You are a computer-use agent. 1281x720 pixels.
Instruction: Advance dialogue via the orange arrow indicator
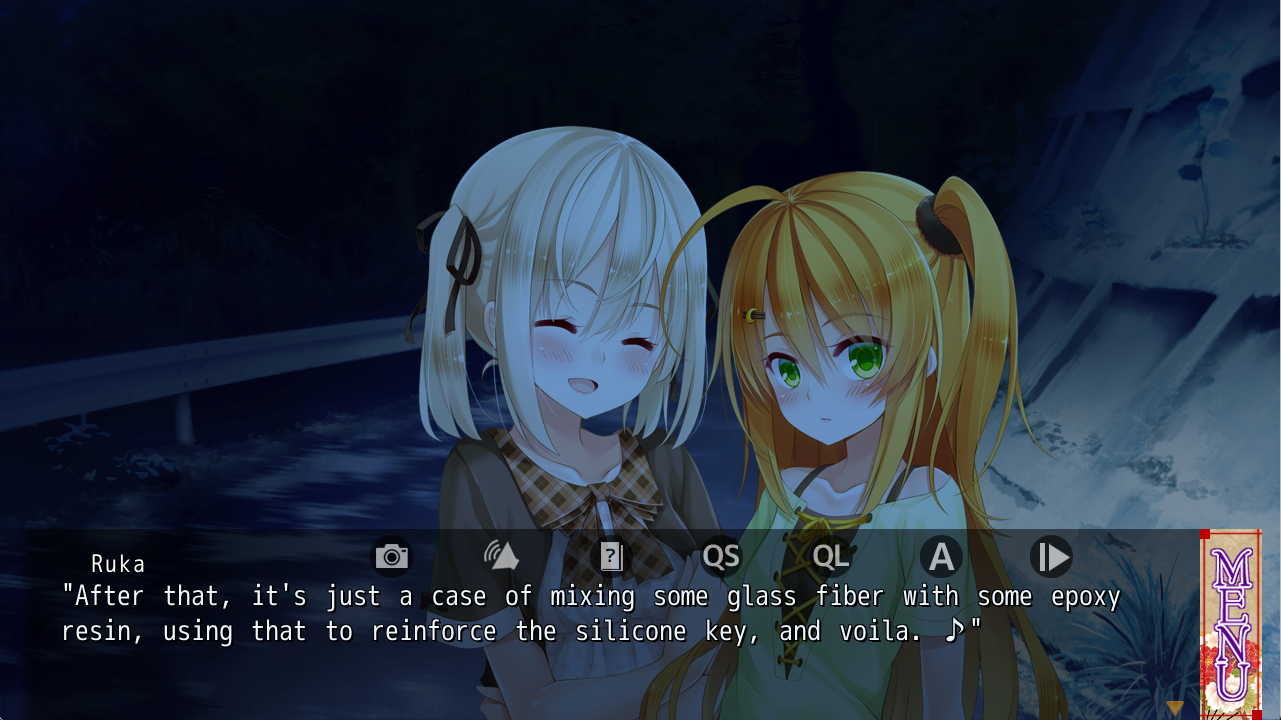pyautogui.click(x=1175, y=708)
